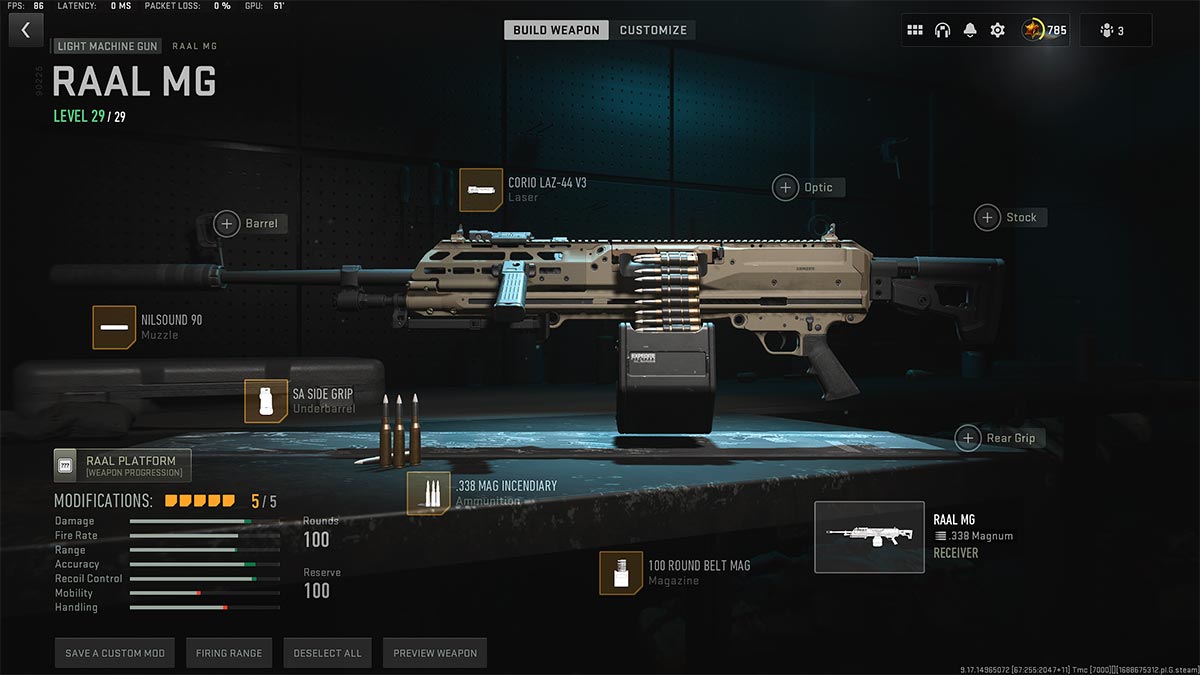
Task: Open the social party button
Action: tap(1111, 30)
